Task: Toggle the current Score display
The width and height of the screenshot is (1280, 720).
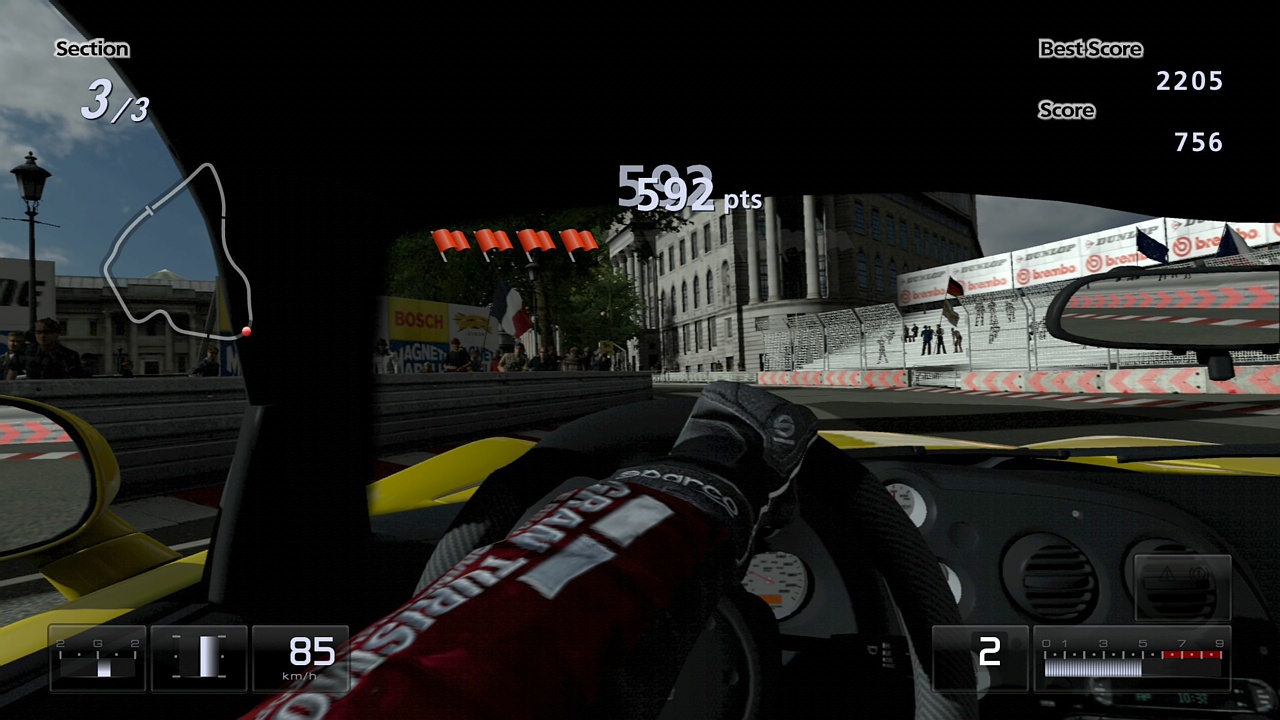Action: (x=1066, y=110)
